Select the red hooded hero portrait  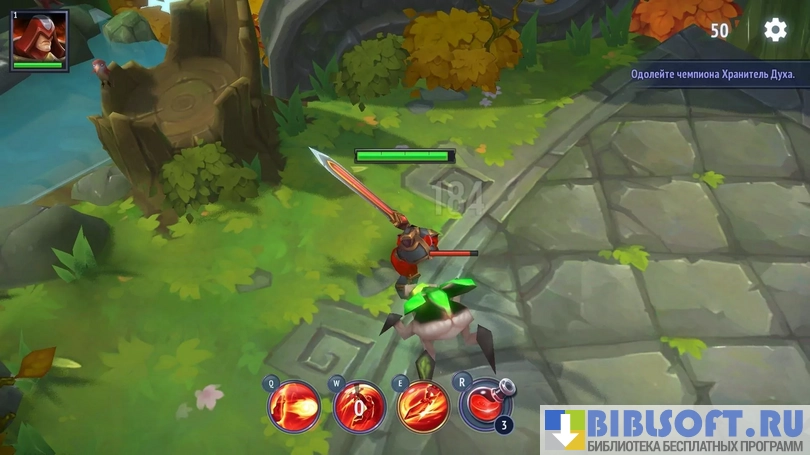click(39, 36)
